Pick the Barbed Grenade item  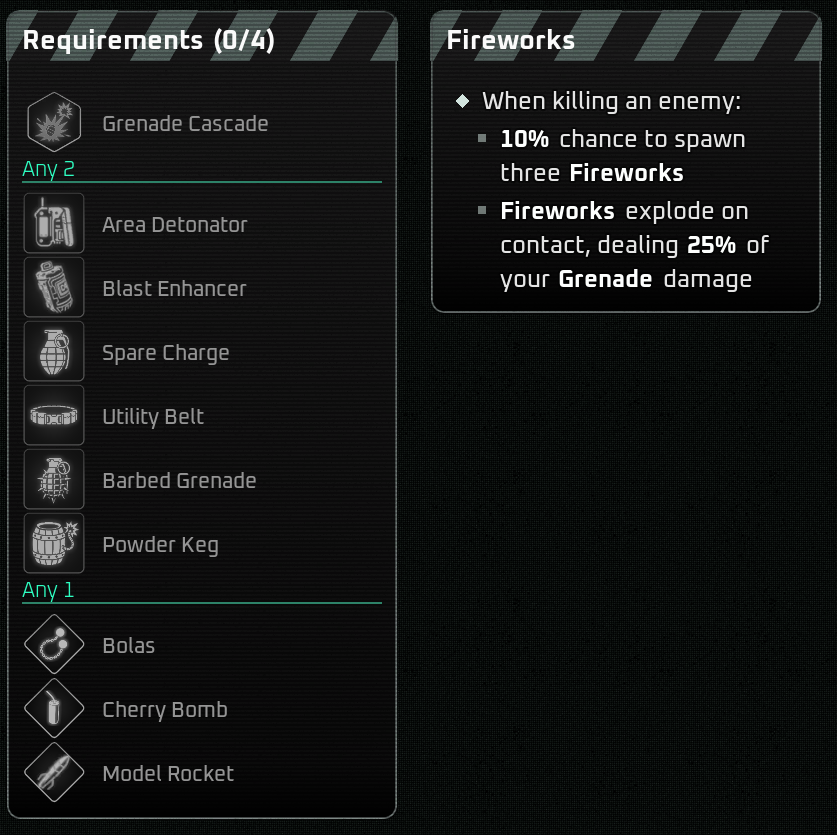[x=179, y=481]
